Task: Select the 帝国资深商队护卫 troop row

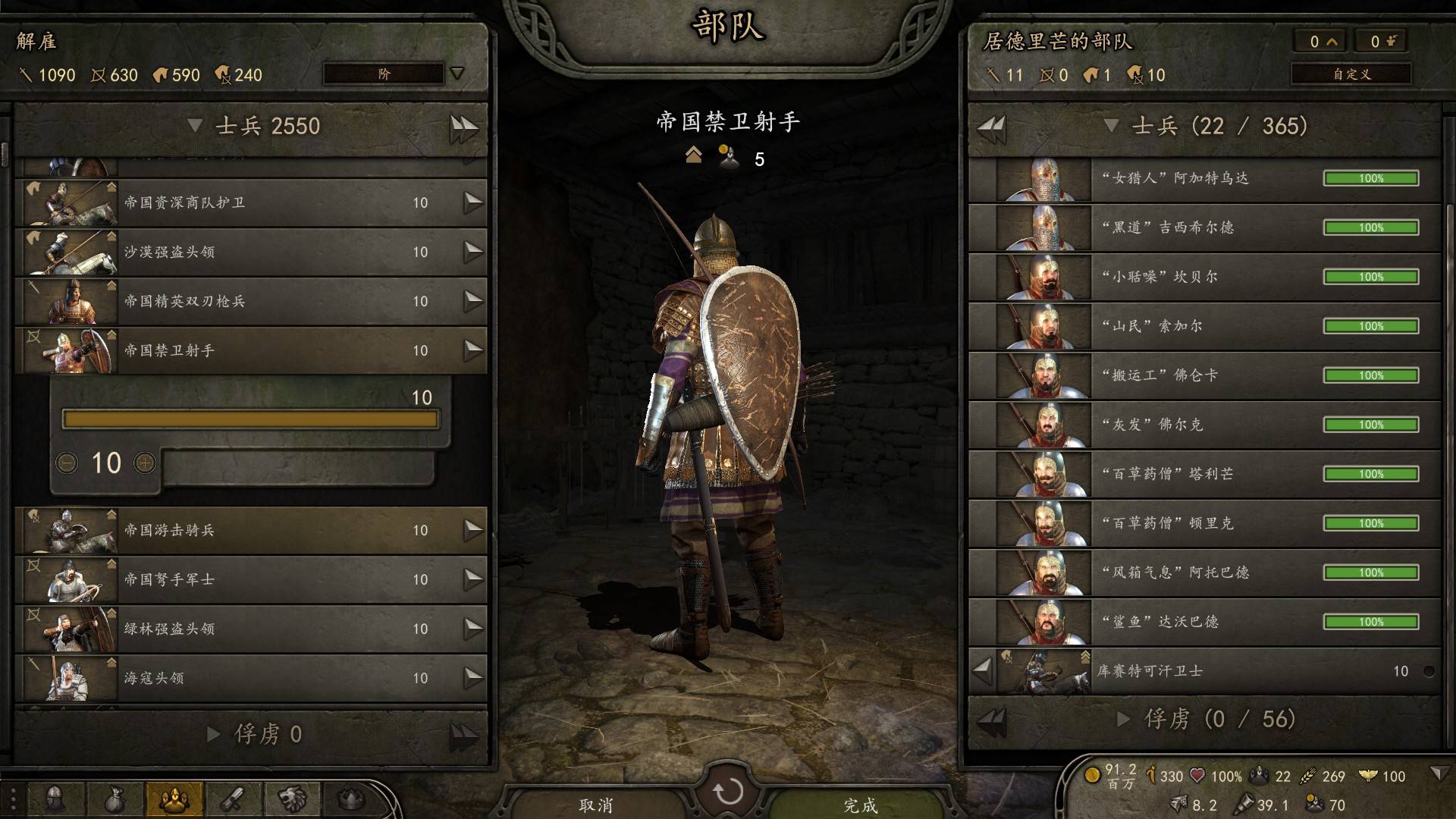Action: coord(250,202)
